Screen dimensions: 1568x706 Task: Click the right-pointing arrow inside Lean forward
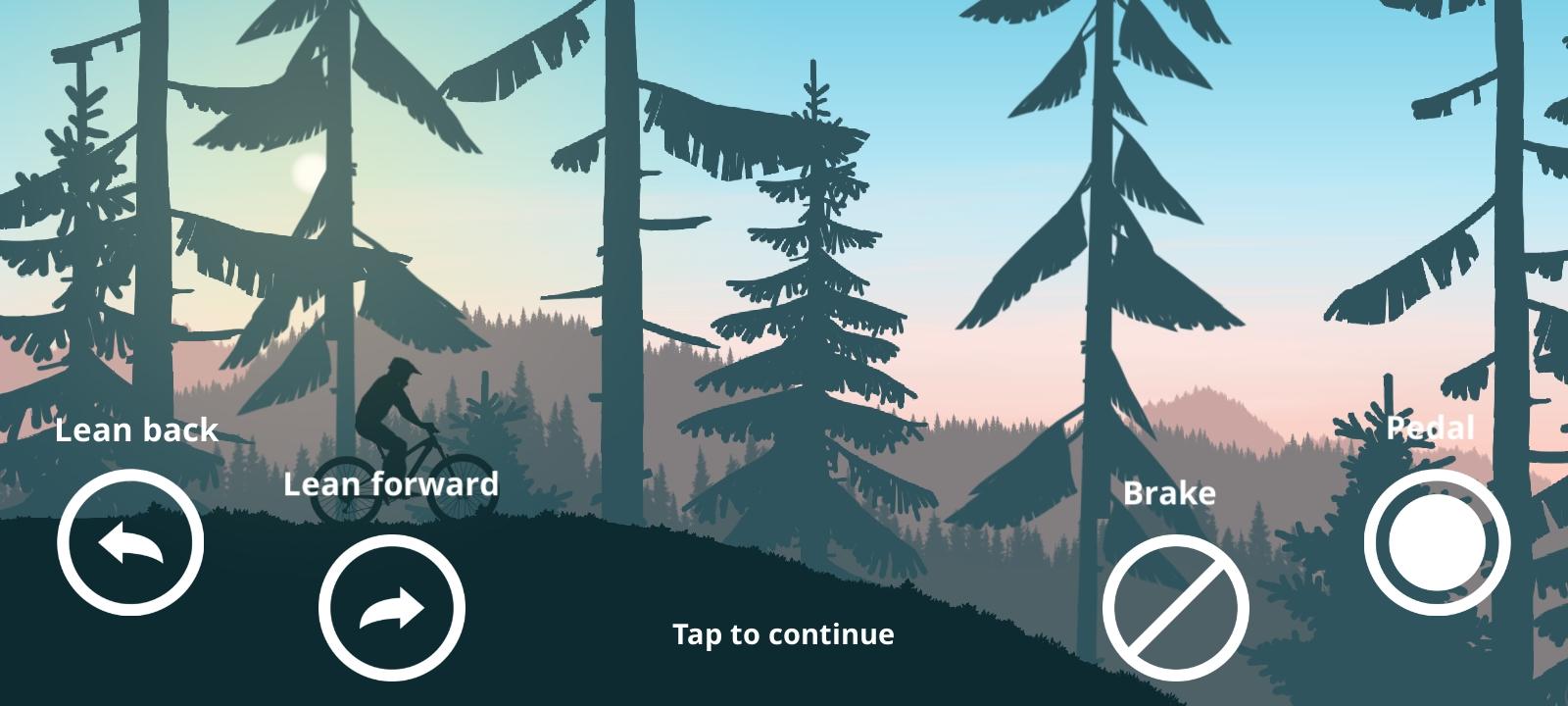(x=390, y=606)
